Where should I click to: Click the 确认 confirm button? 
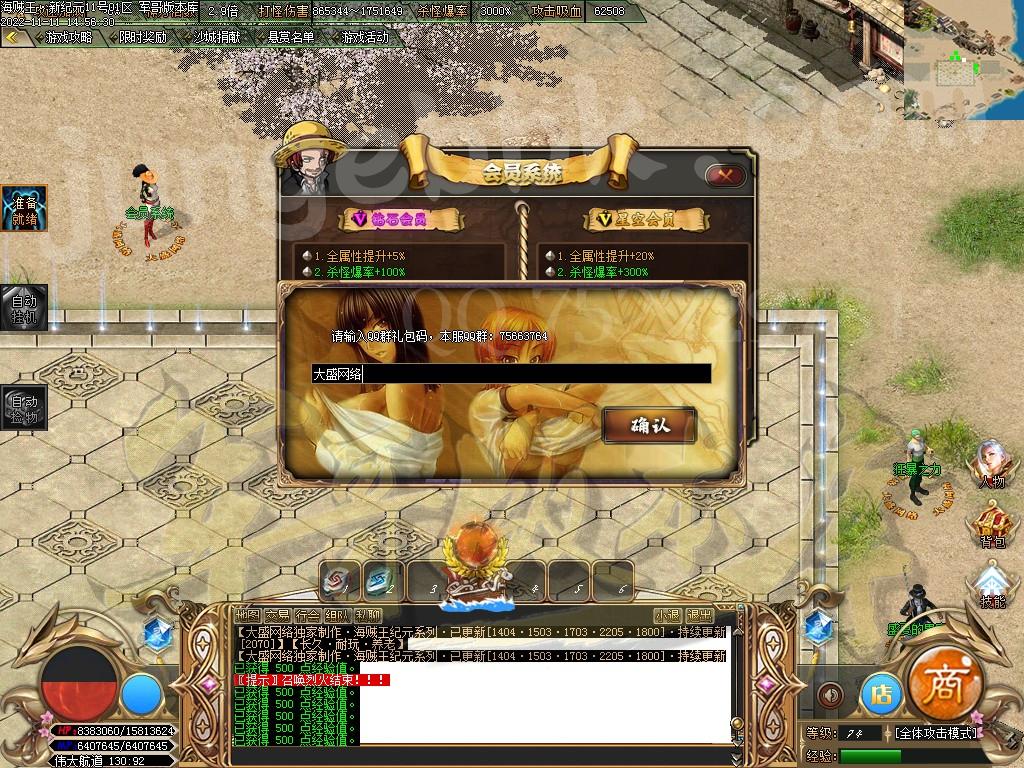(649, 426)
